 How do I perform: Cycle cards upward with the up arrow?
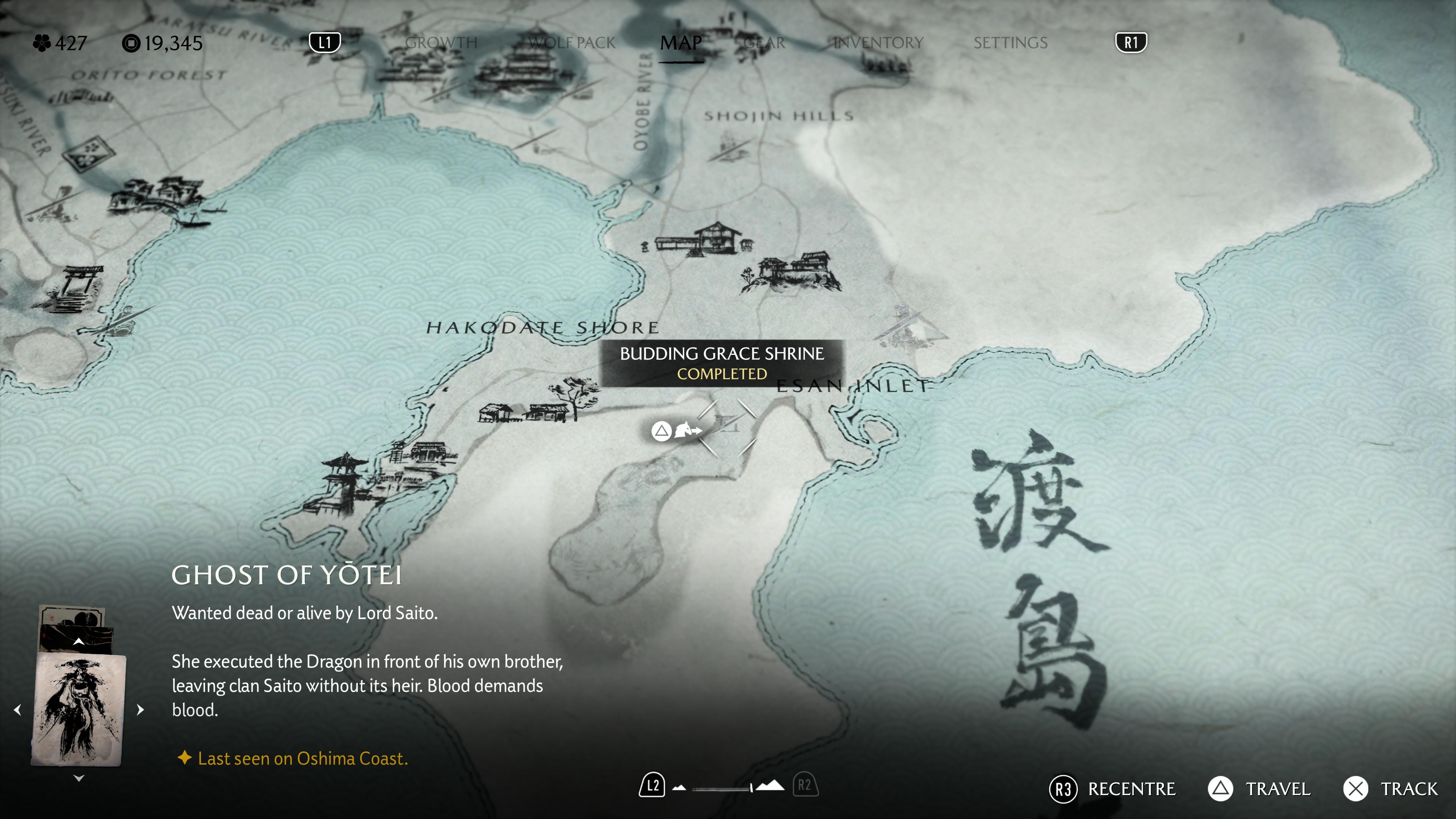click(79, 642)
